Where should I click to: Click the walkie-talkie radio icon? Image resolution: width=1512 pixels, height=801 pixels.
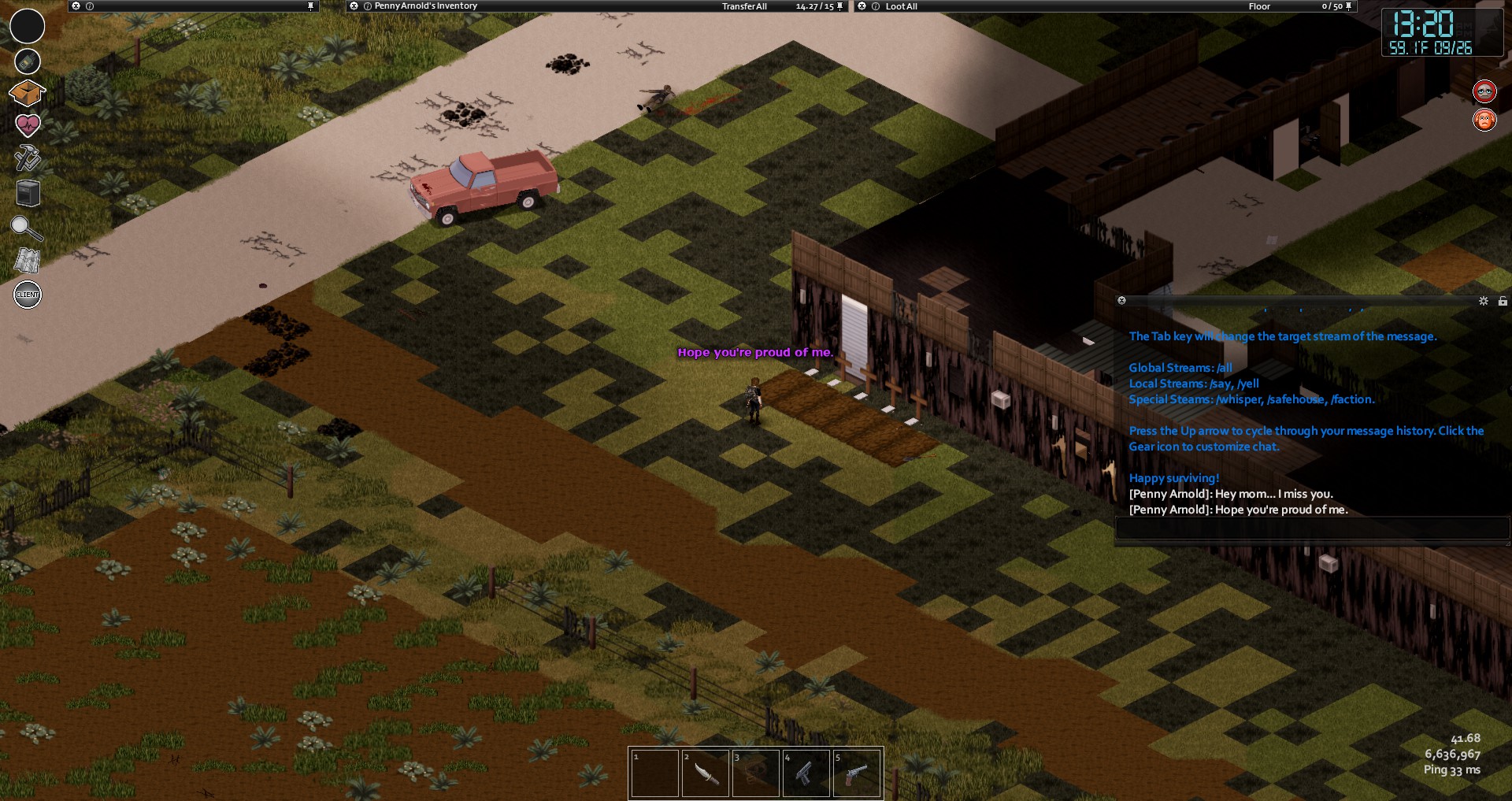coord(28,61)
